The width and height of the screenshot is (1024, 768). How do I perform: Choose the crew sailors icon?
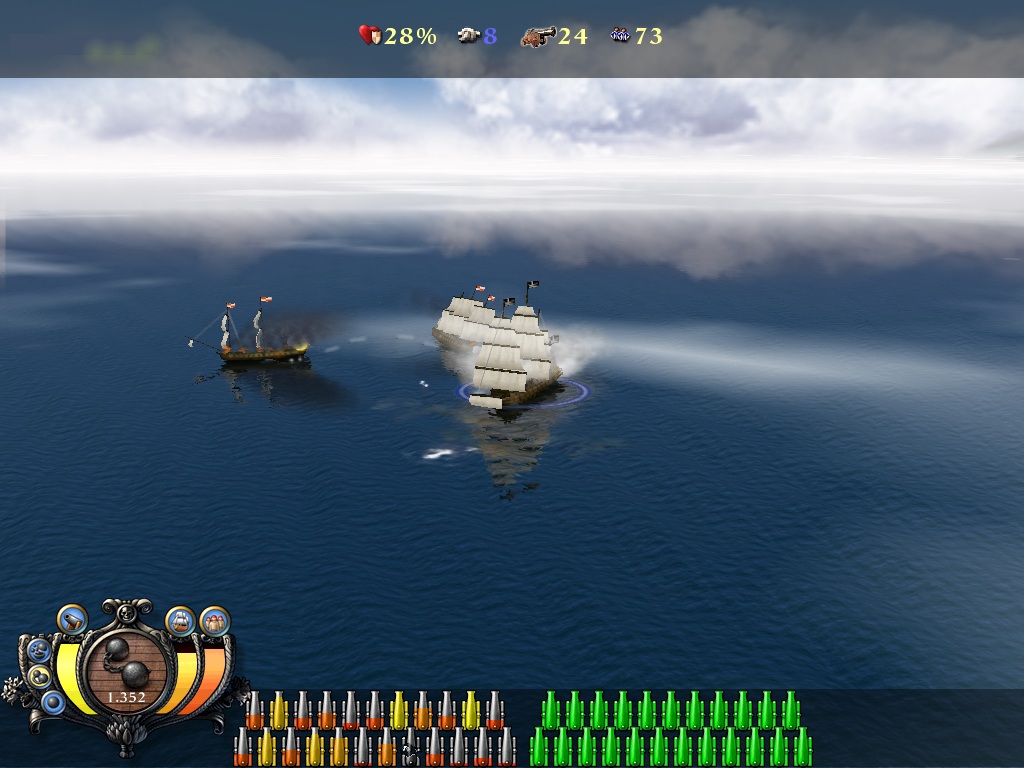point(215,621)
